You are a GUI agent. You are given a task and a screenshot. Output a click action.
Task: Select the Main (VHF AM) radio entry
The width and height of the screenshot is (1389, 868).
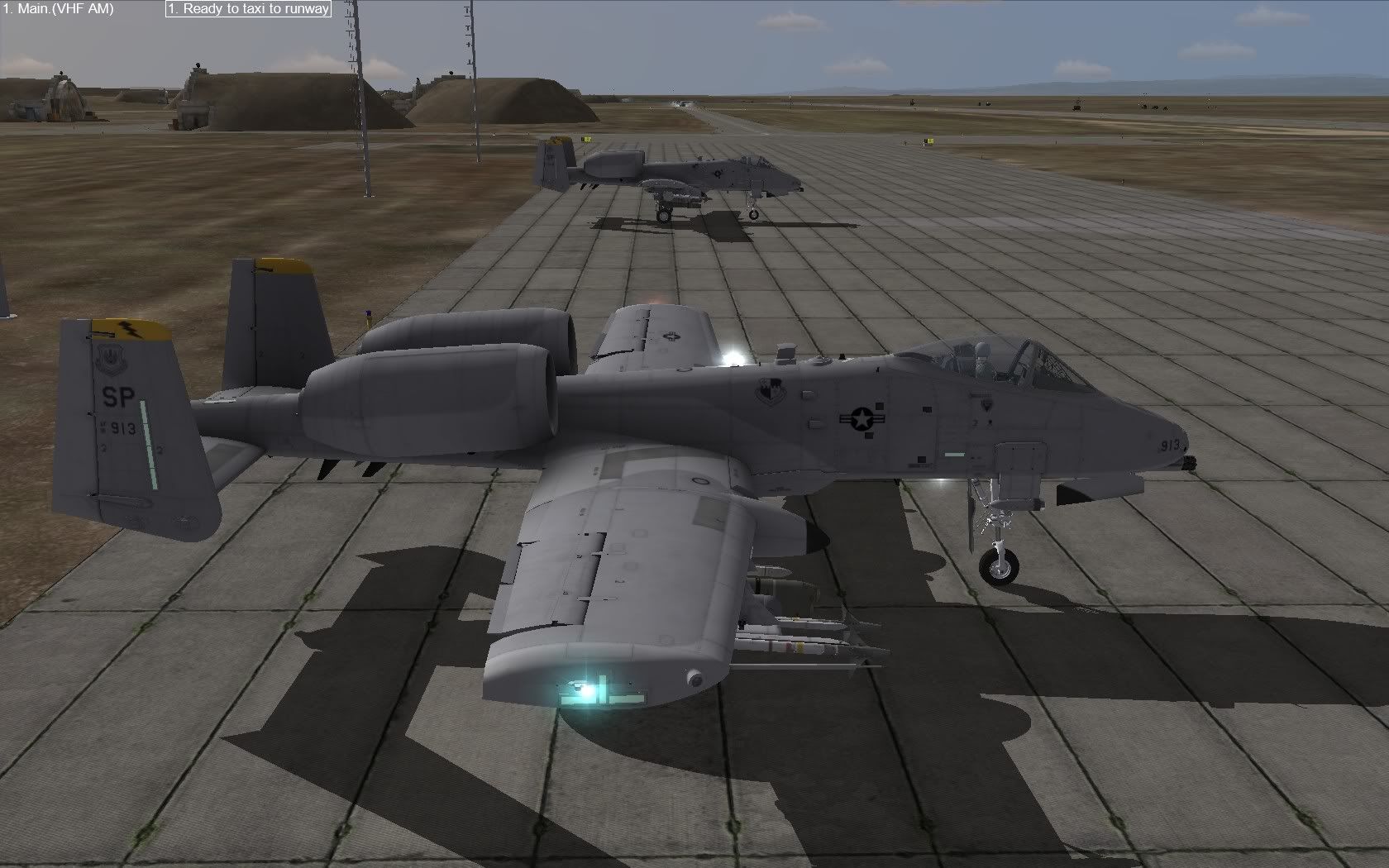coord(59,9)
